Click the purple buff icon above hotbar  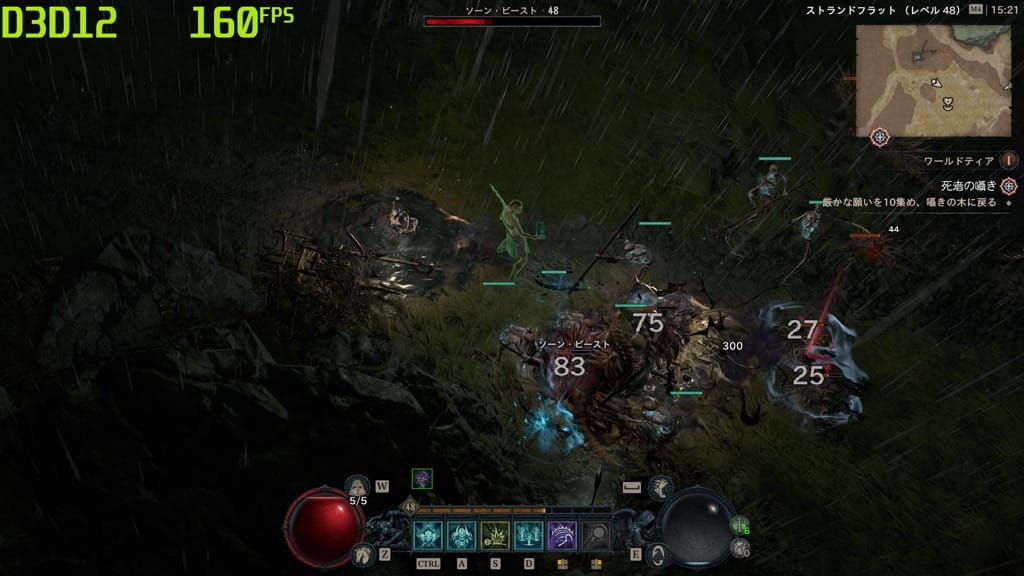(422, 479)
